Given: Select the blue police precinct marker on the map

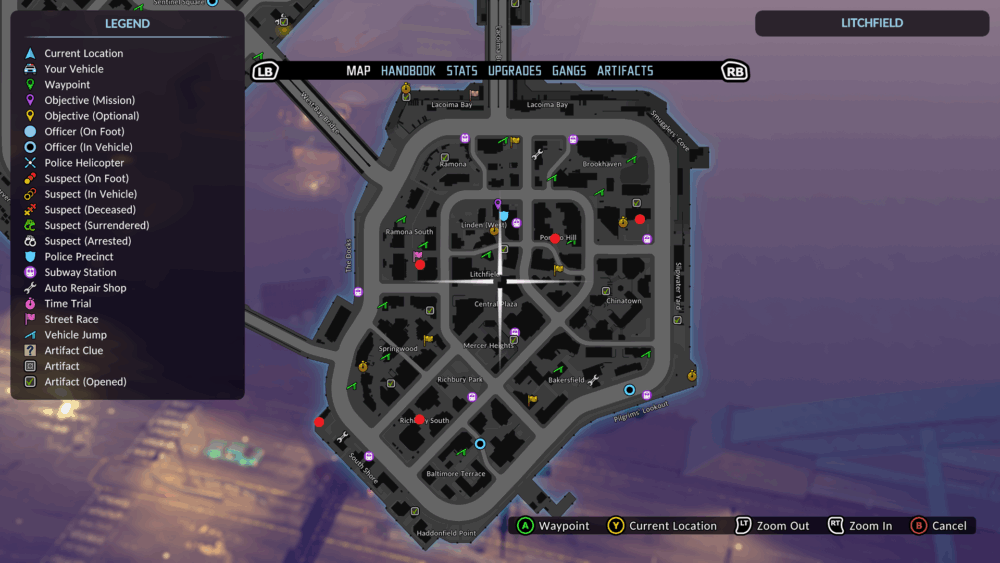Looking at the screenshot, I should (504, 215).
